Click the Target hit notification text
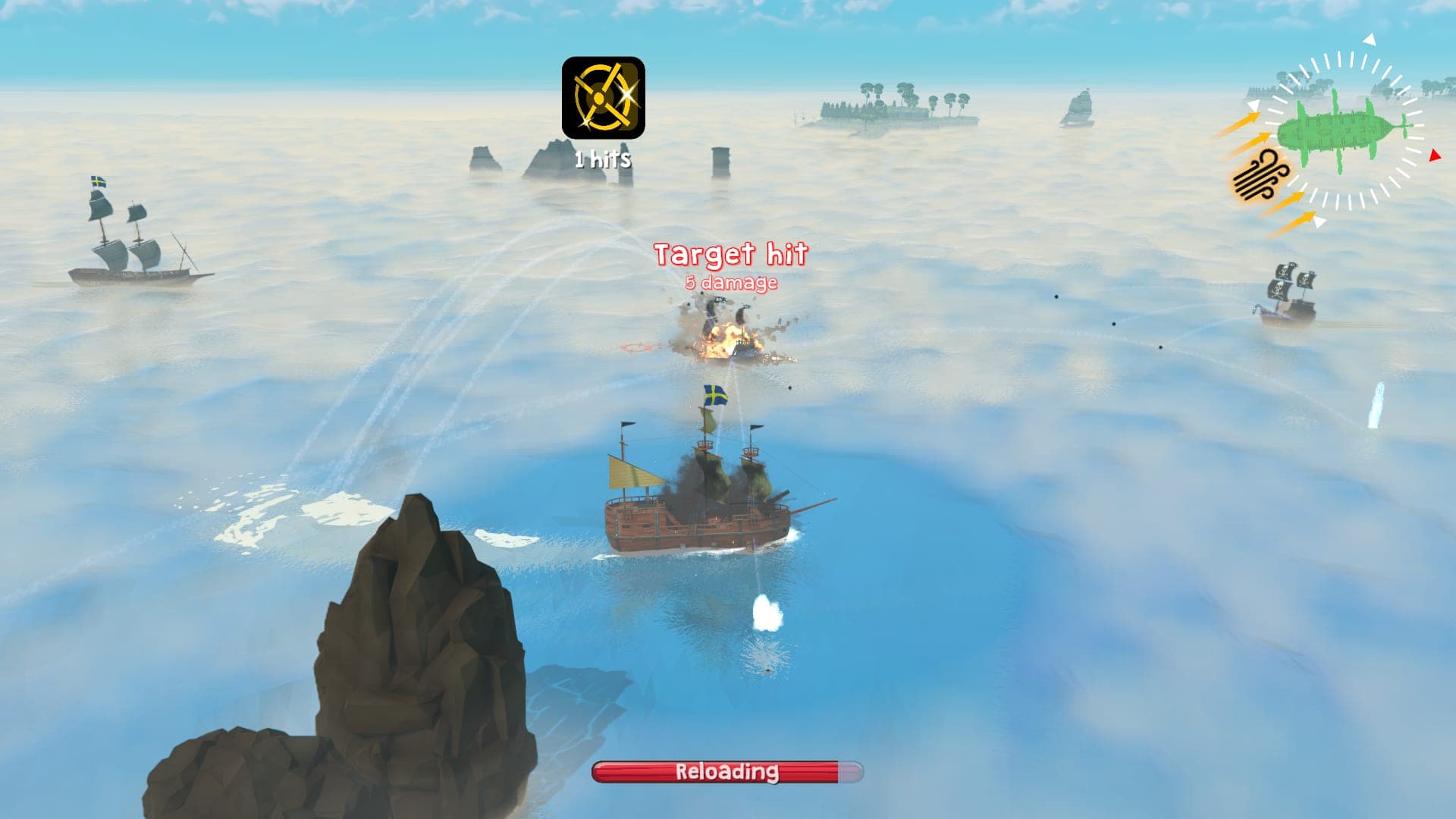1456x819 pixels. point(732,254)
